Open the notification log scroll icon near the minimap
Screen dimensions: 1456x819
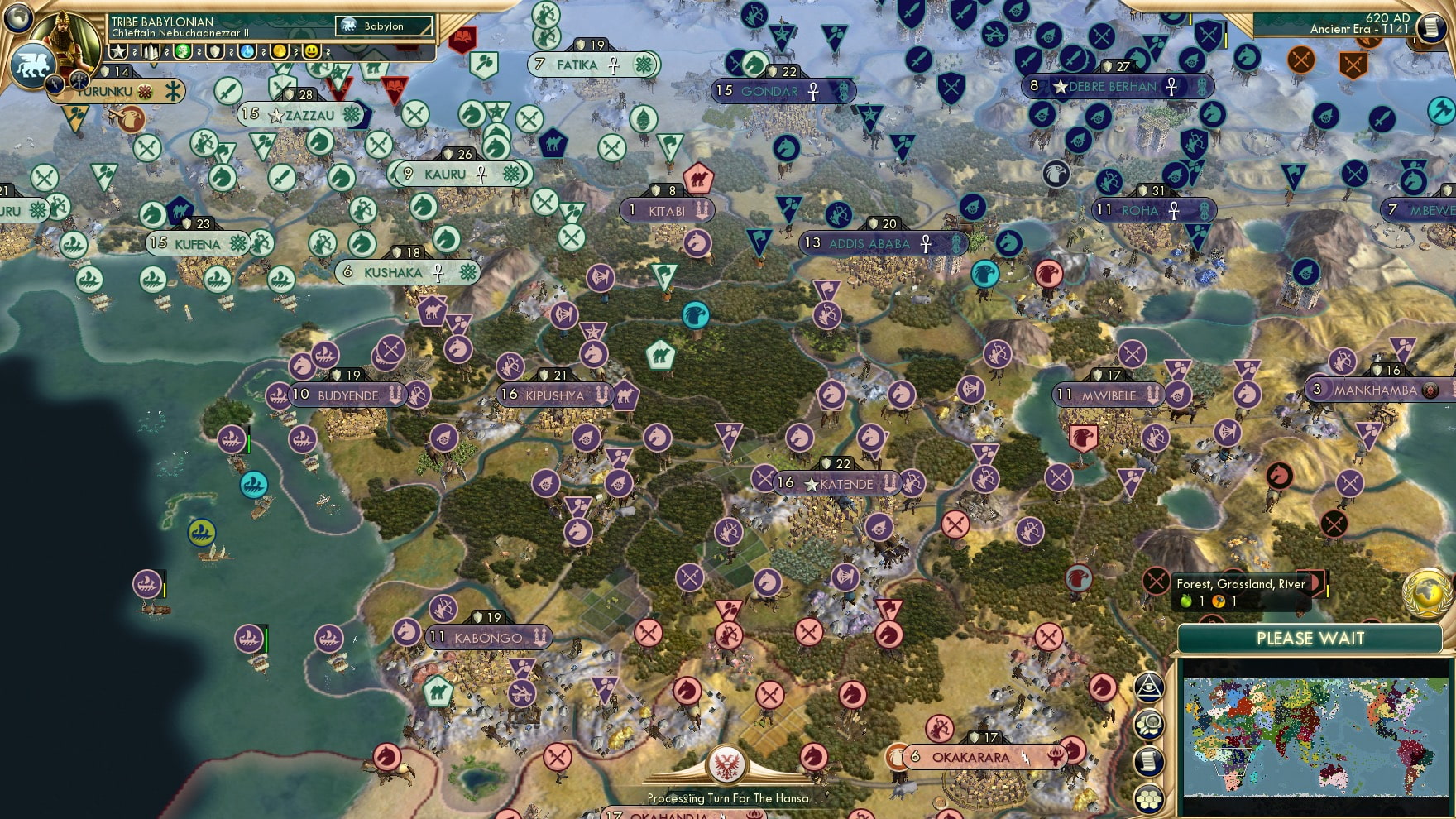coord(1149,761)
